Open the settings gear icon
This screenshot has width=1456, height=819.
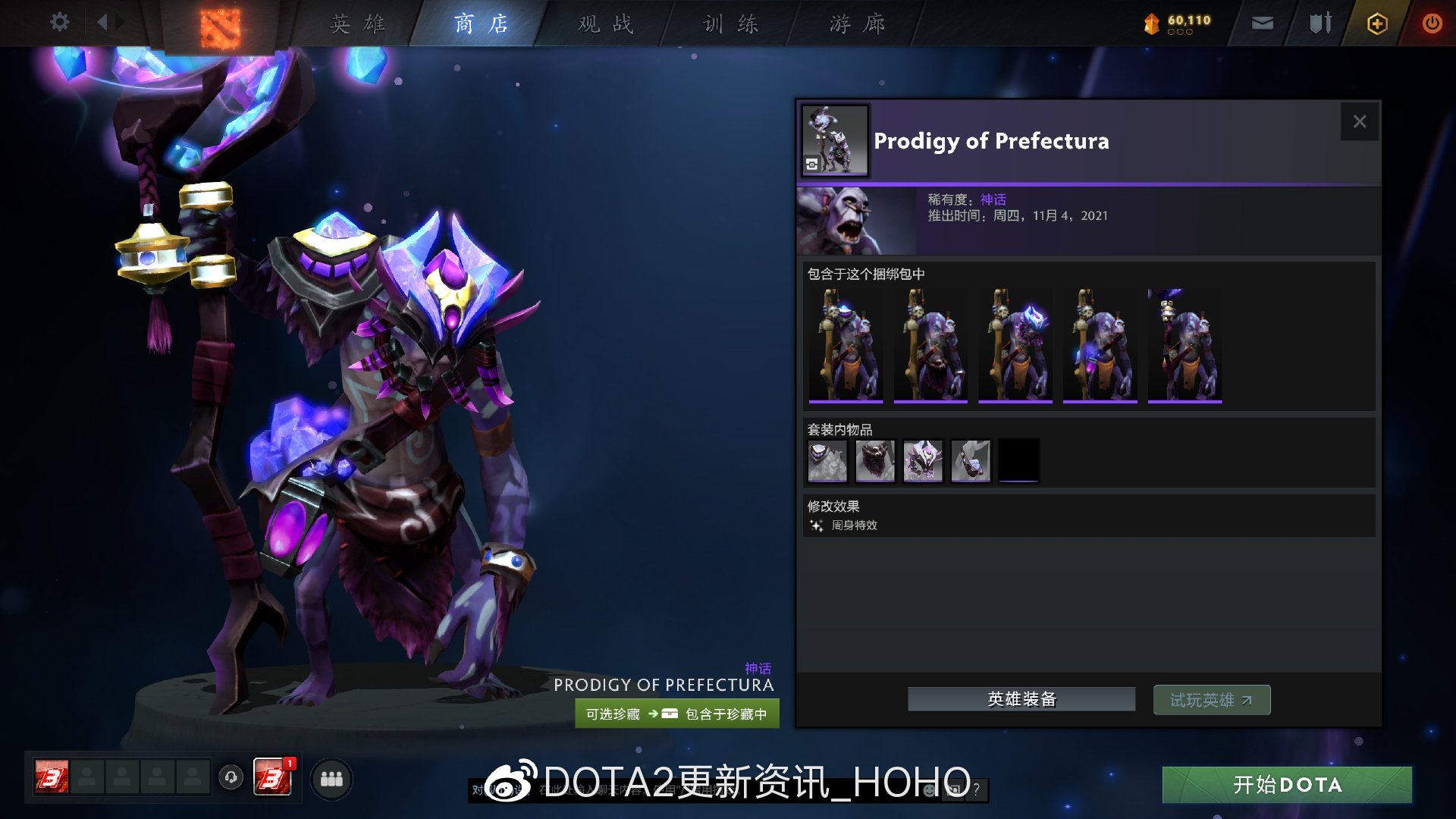tap(59, 22)
